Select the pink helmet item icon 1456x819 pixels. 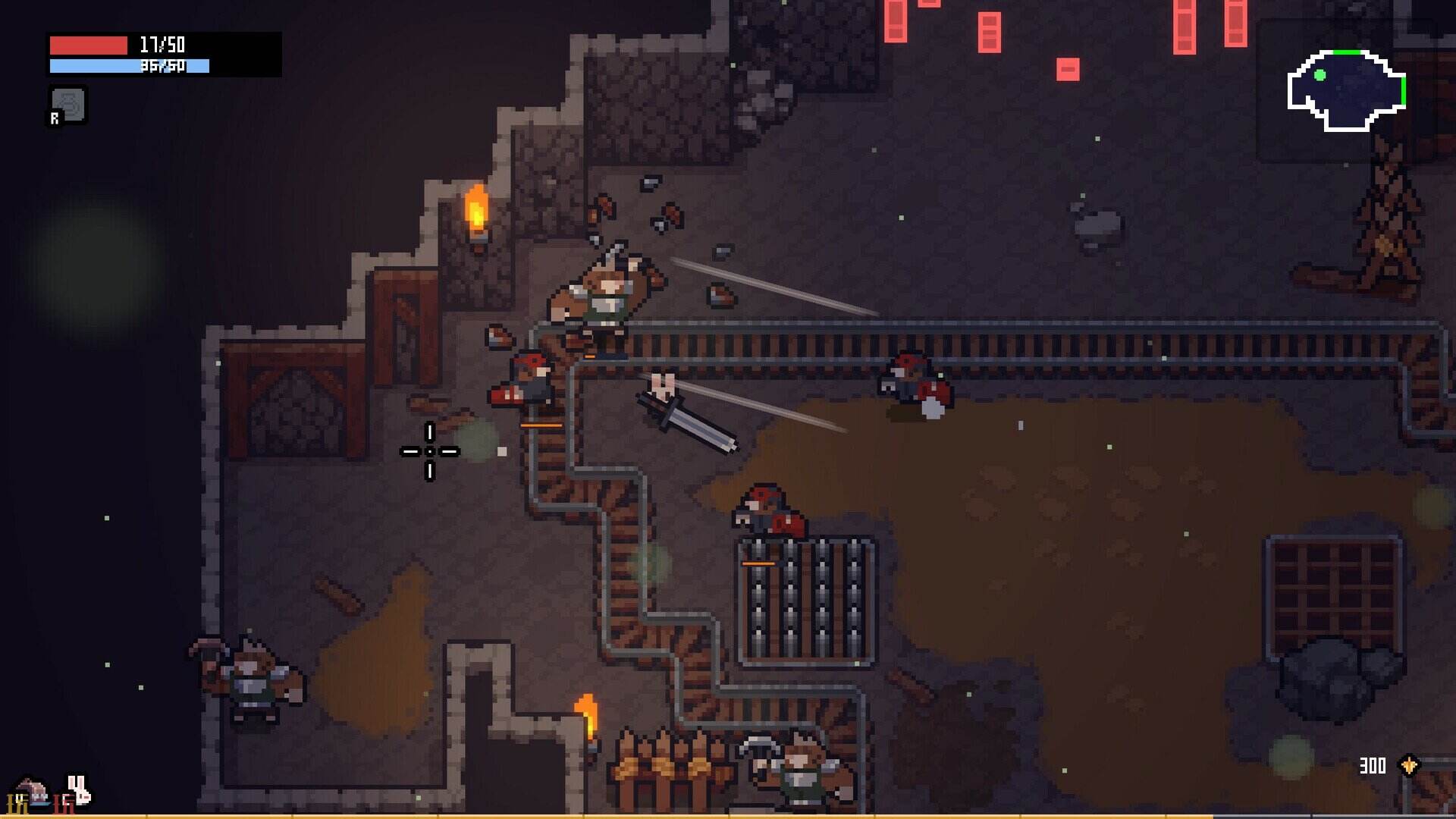click(32, 792)
